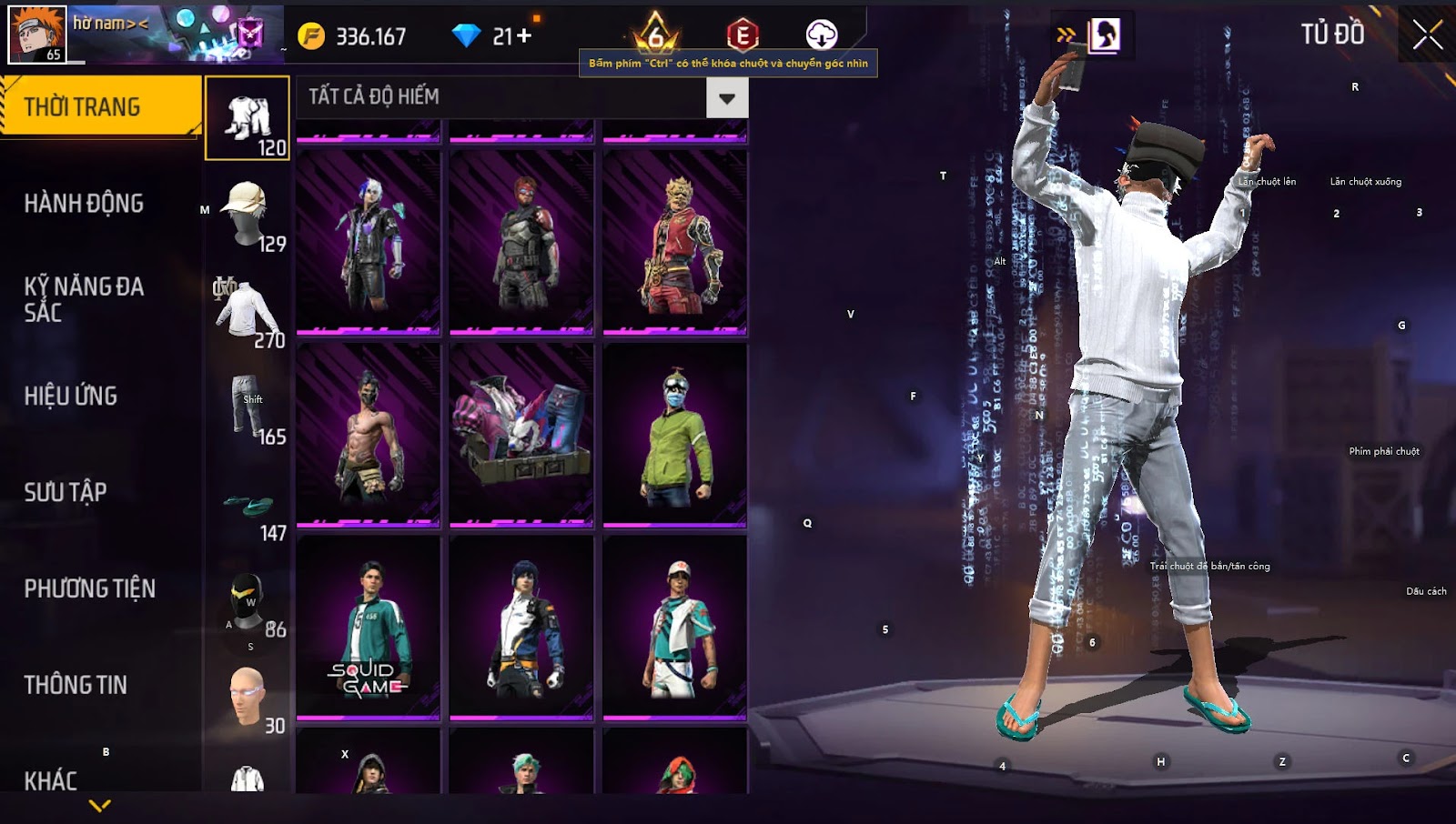Select the pants subcategory with 165 items
Image resolution: width=1456 pixels, height=824 pixels.
pyautogui.click(x=248, y=408)
